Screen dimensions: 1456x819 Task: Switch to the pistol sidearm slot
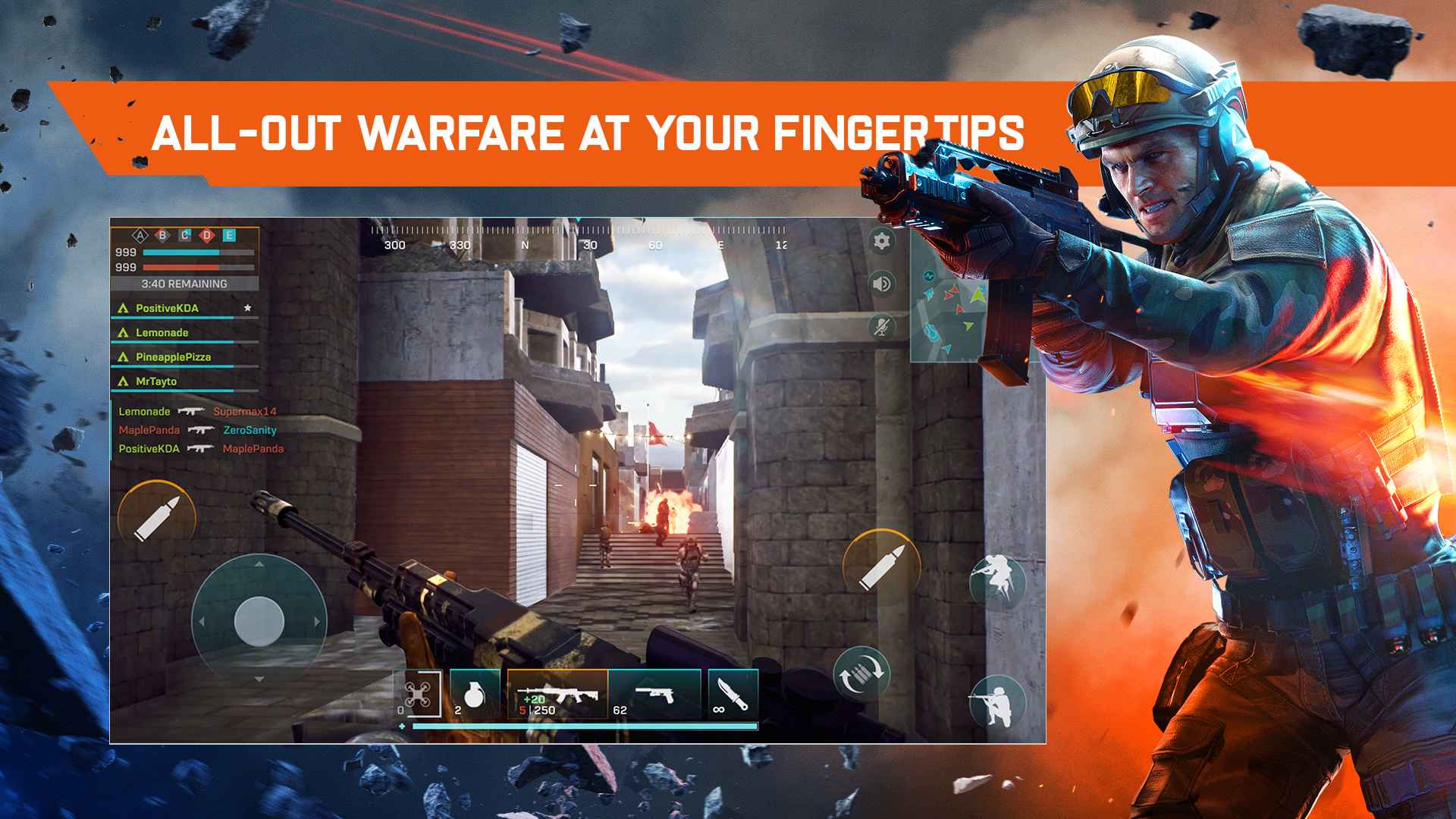pyautogui.click(x=655, y=694)
